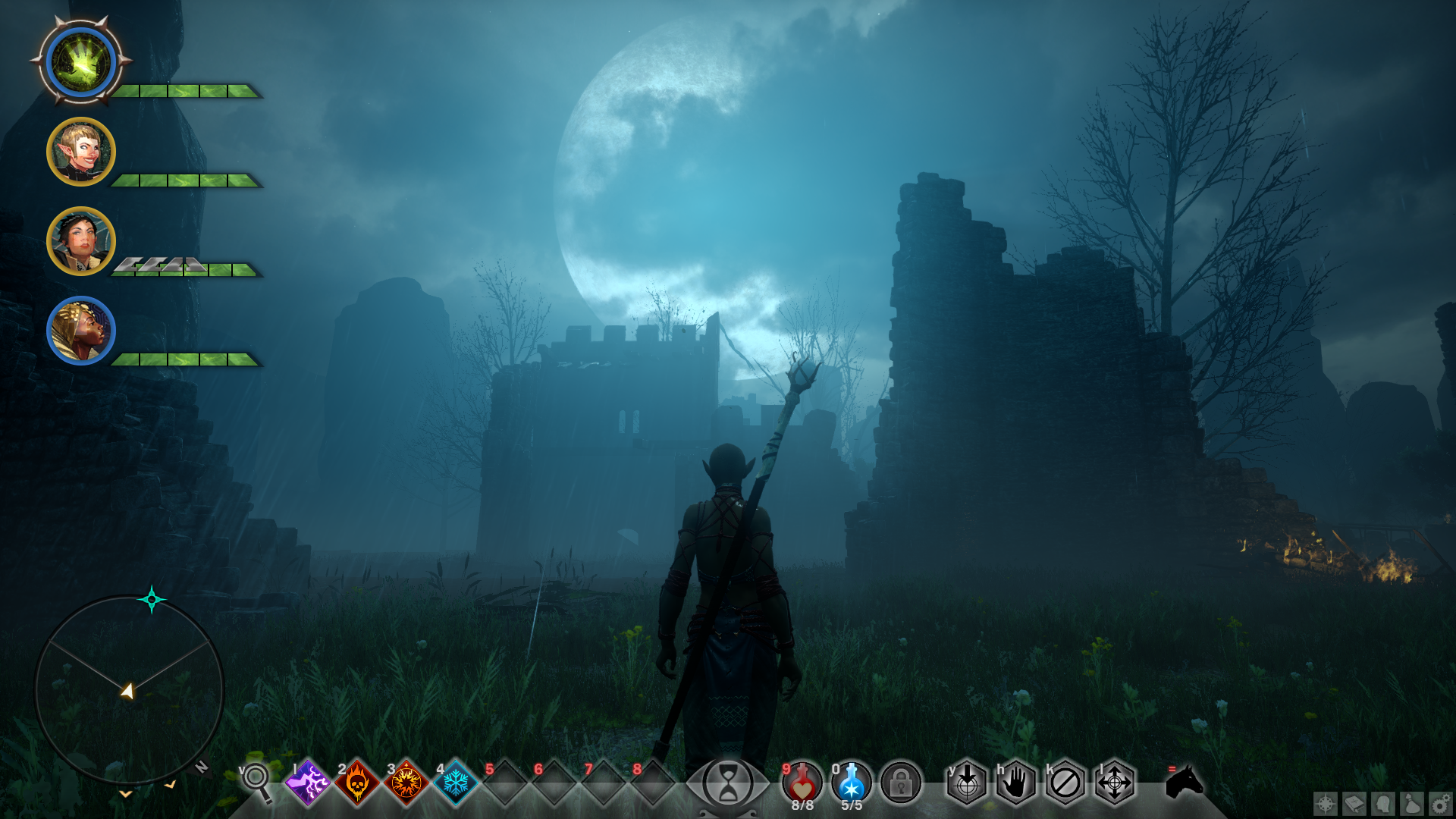Toggle the hourglass tactical view button
This screenshot has width=1456, height=819.
pyautogui.click(x=727, y=783)
